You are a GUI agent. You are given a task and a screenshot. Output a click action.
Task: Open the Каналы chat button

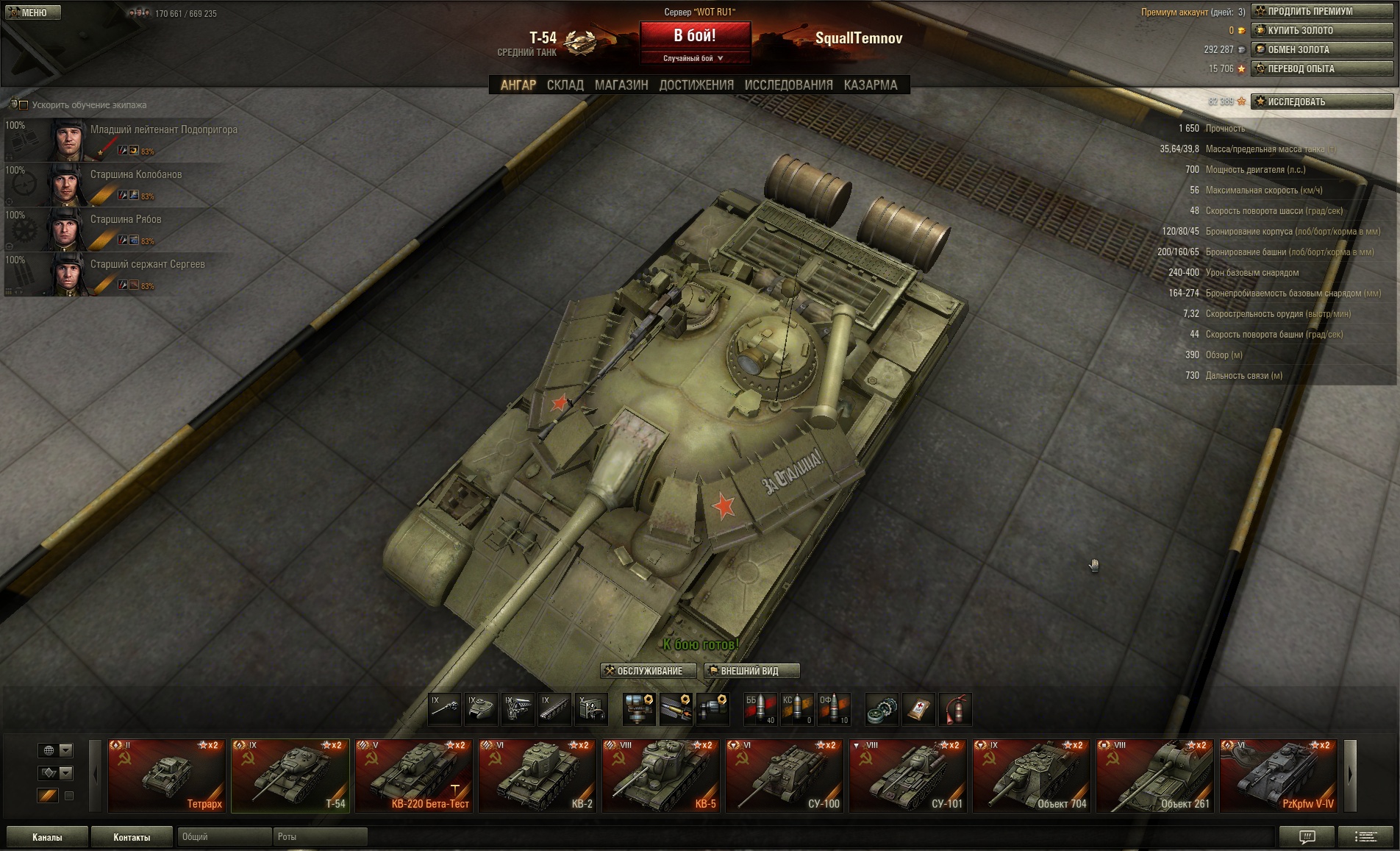(x=47, y=837)
